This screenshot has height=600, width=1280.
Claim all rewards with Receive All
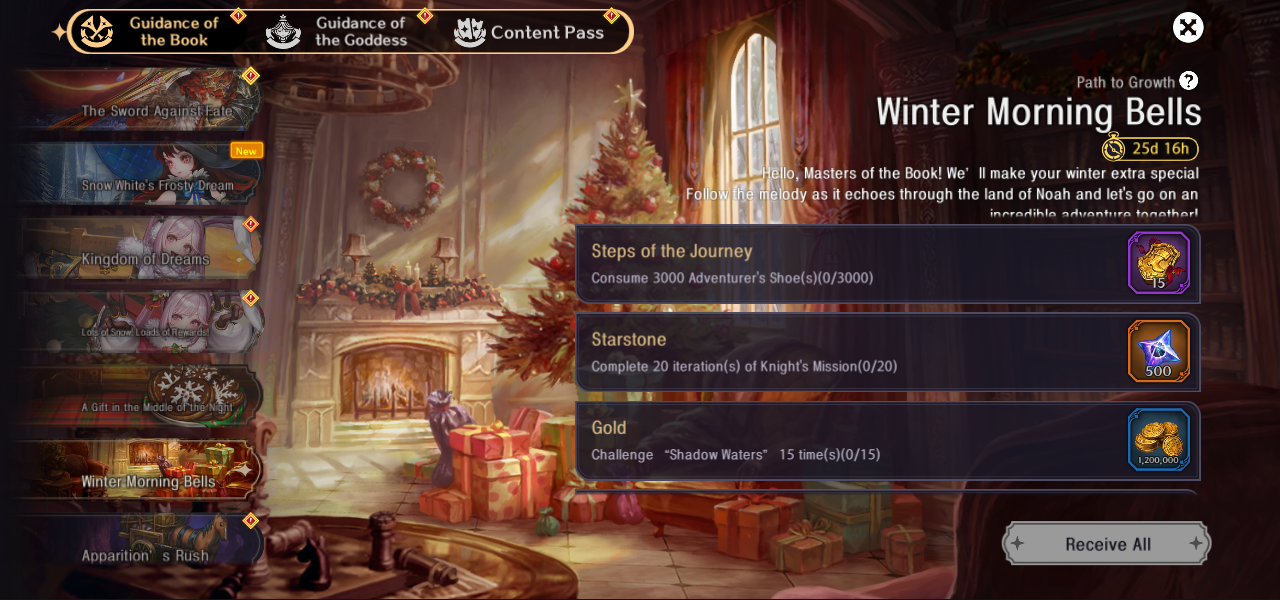(x=1107, y=544)
